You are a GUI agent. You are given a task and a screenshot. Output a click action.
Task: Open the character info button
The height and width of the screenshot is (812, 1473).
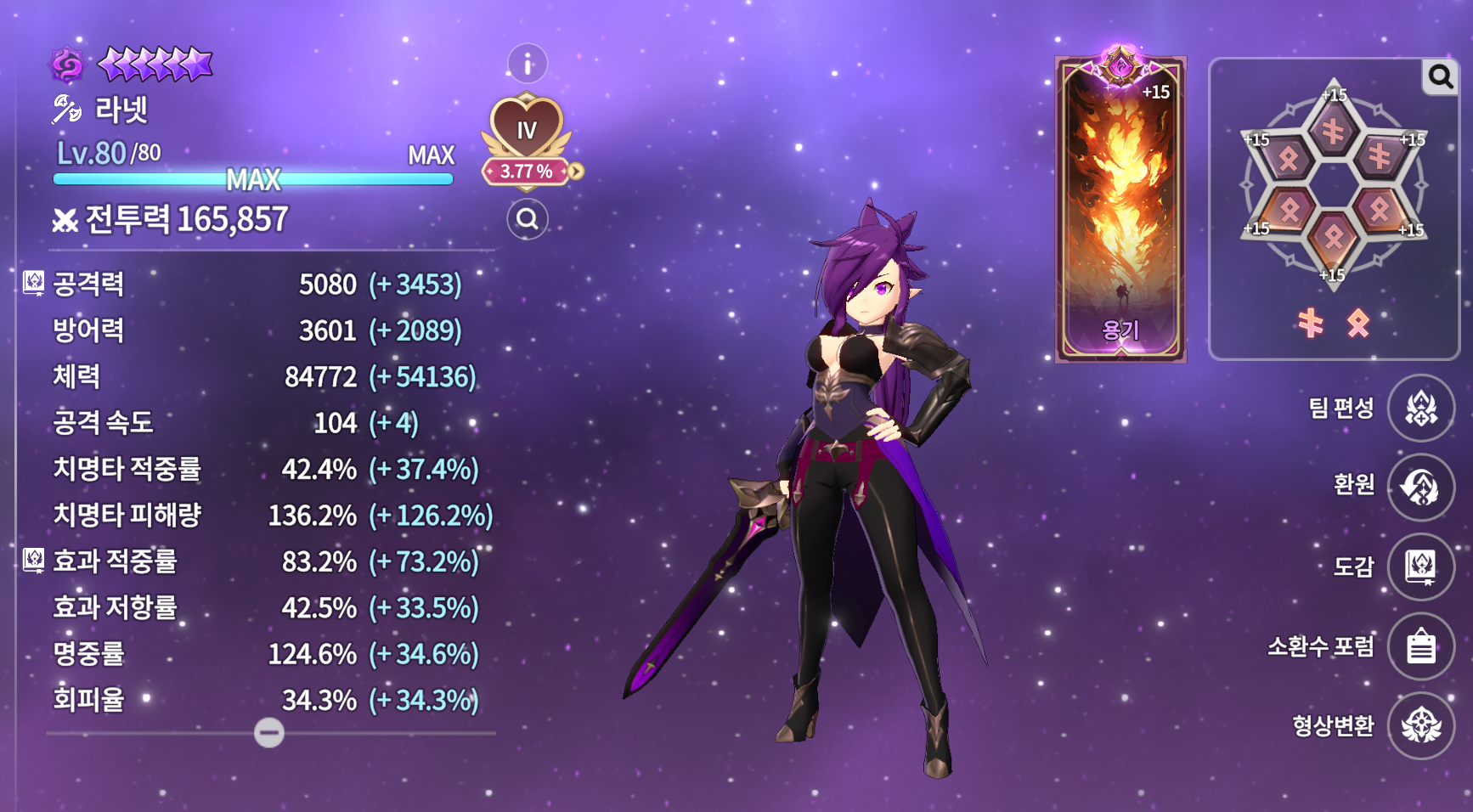[x=528, y=64]
